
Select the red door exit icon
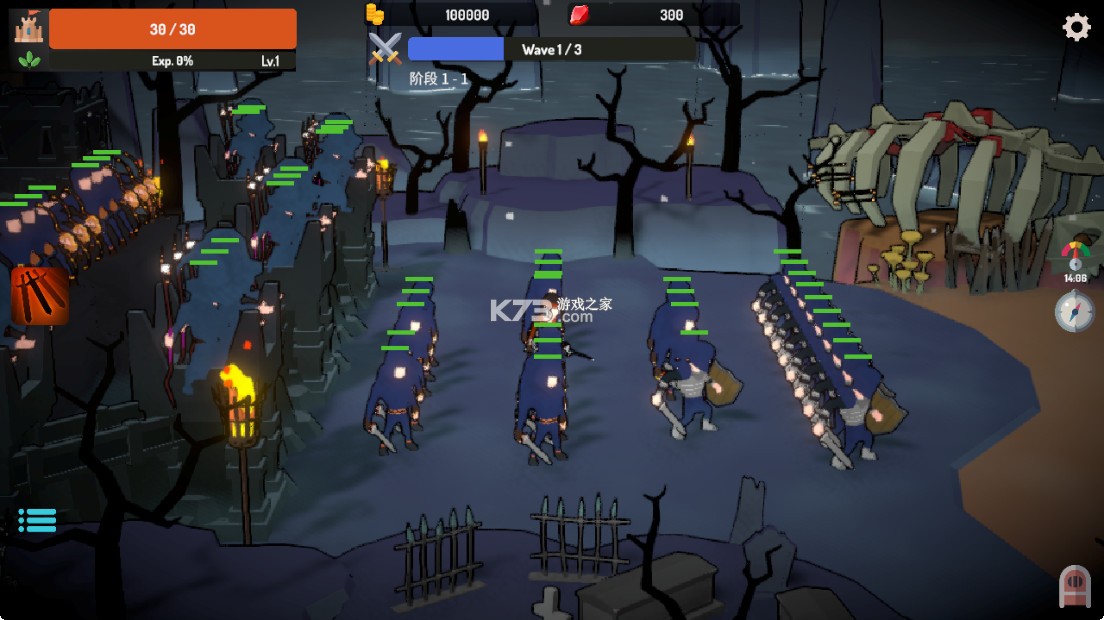(x=1074, y=586)
